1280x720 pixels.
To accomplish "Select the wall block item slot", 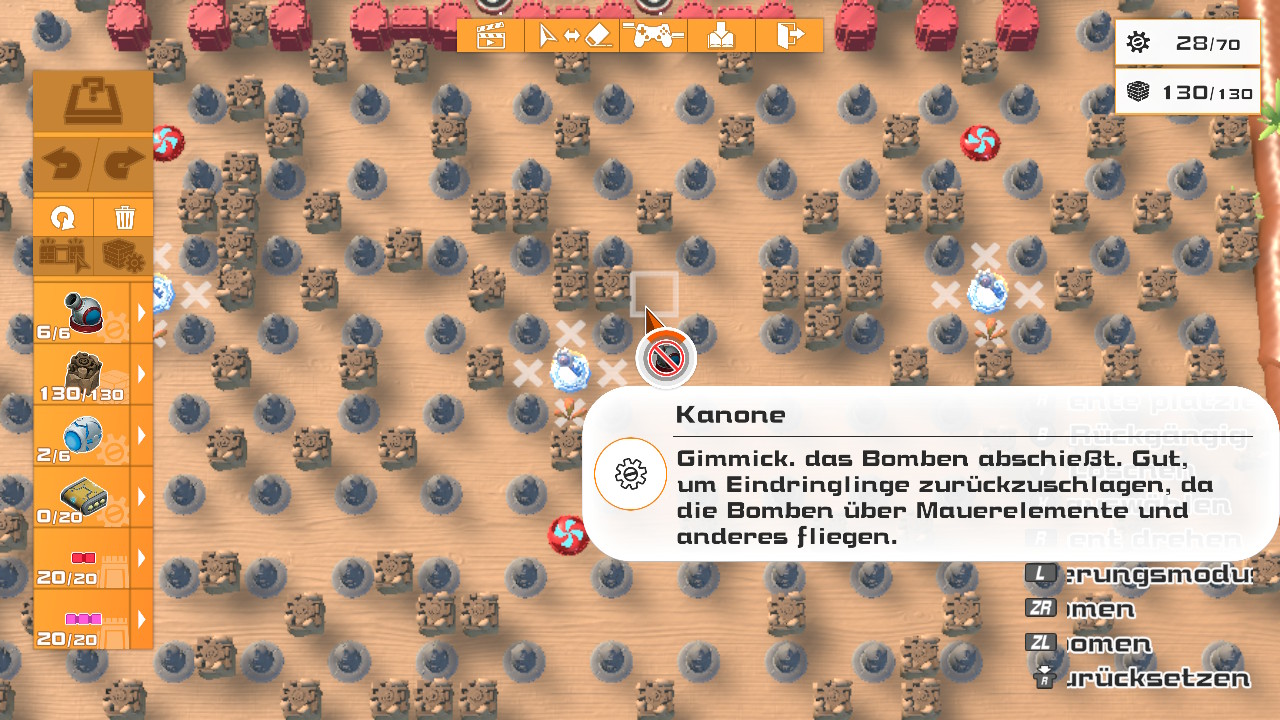I will tap(82, 374).
